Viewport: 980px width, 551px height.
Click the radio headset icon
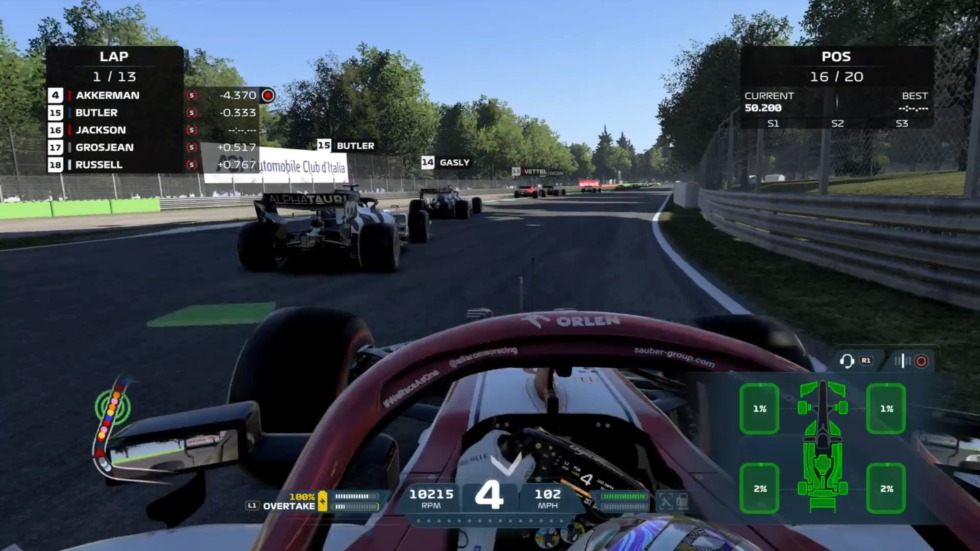[847, 361]
